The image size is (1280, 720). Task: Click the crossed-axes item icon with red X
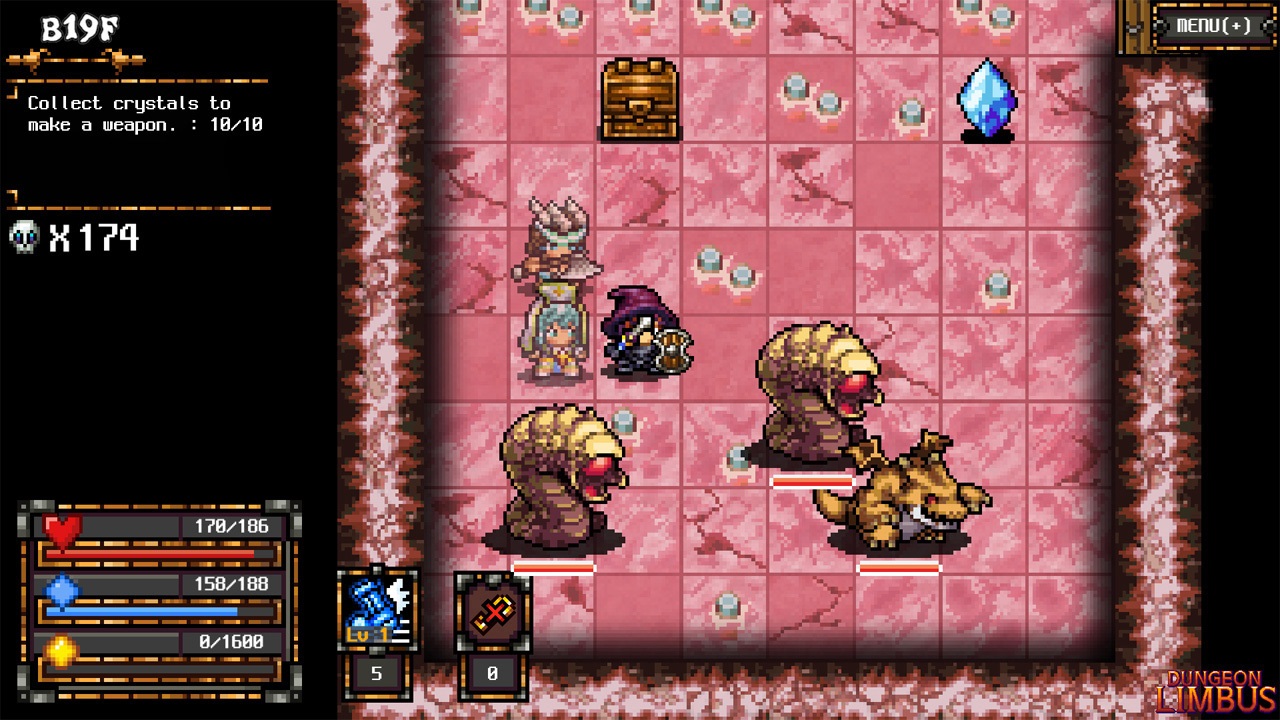492,611
